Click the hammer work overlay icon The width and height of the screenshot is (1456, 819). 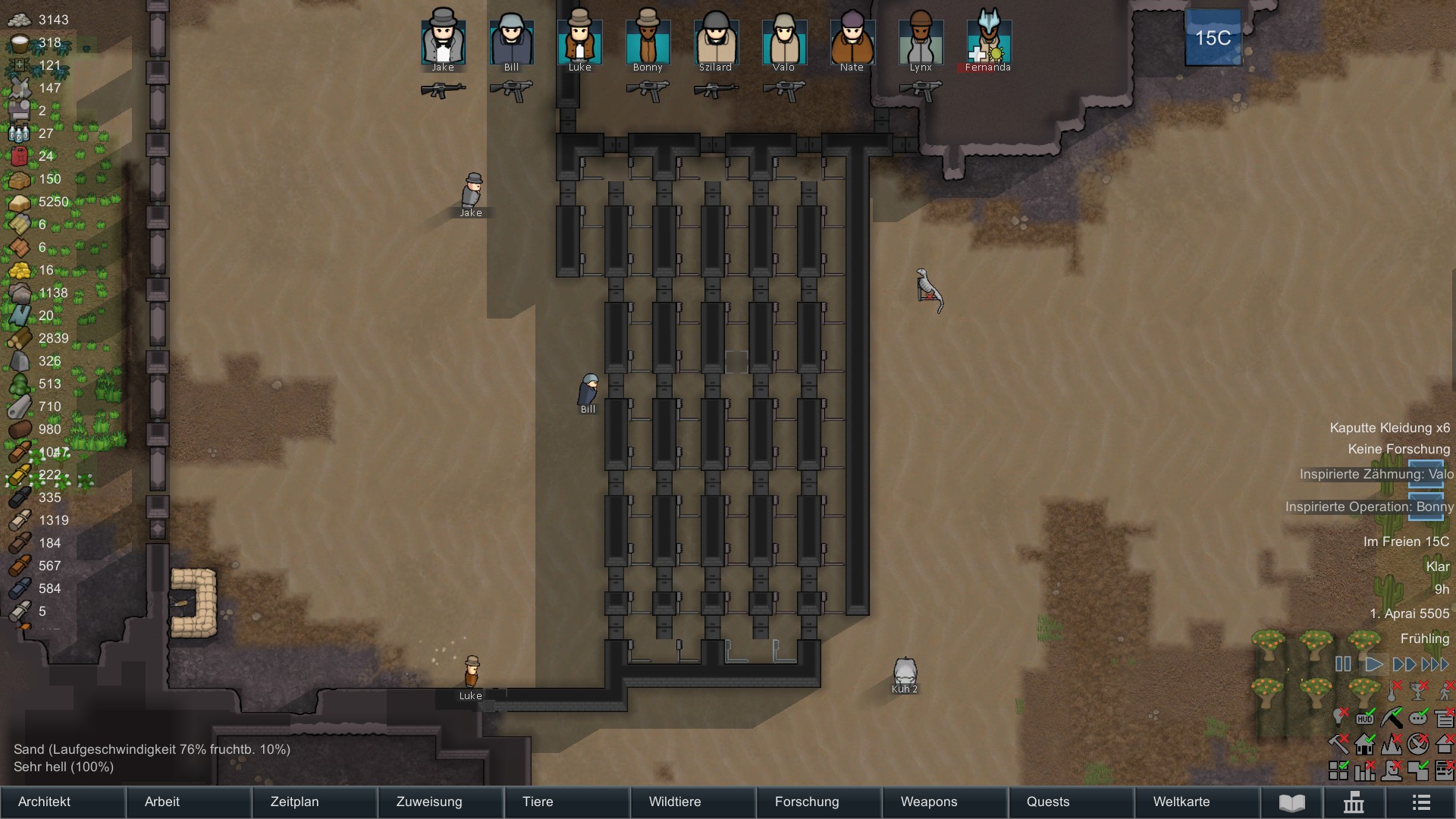tap(1338, 744)
